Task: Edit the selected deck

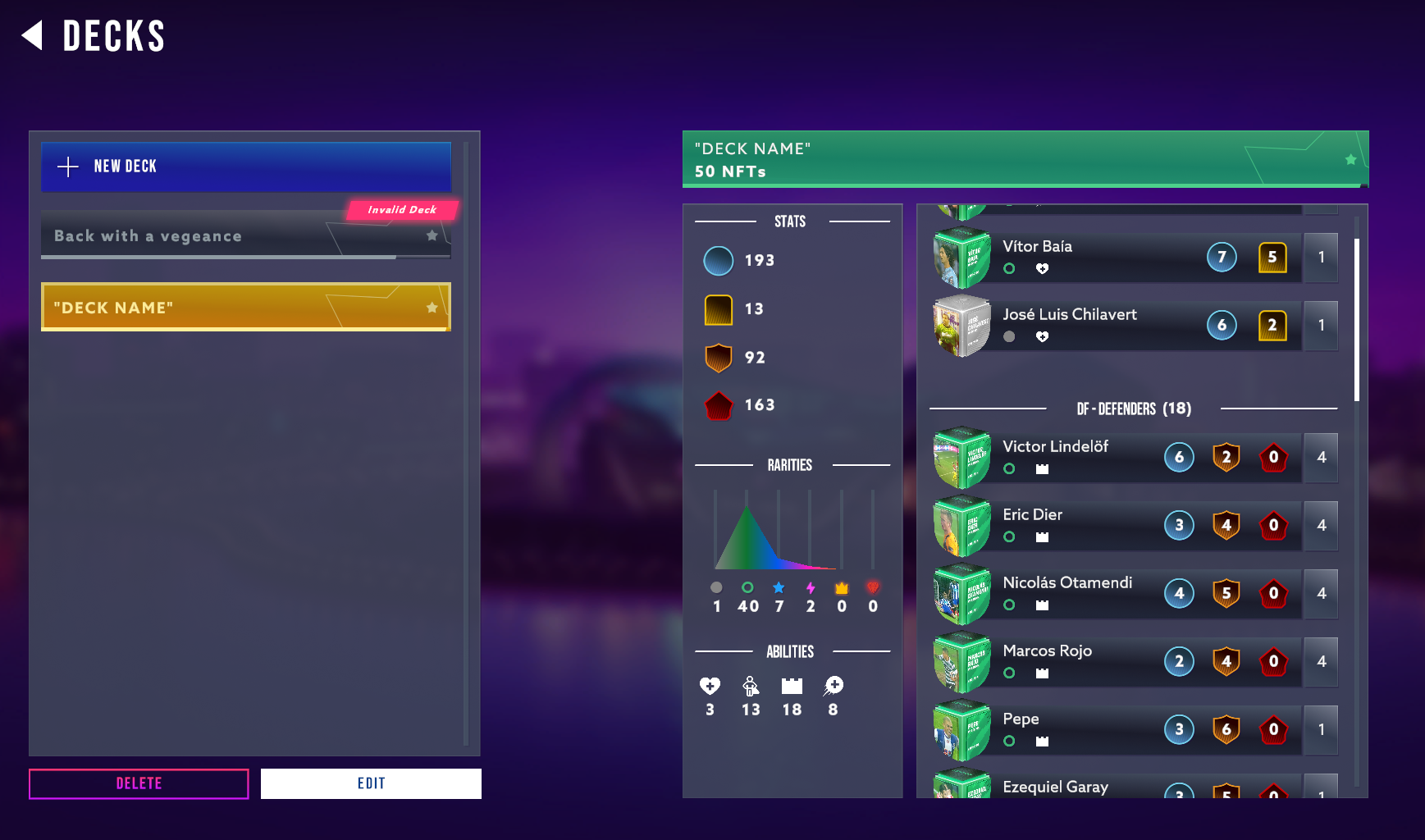Action: coord(371,783)
